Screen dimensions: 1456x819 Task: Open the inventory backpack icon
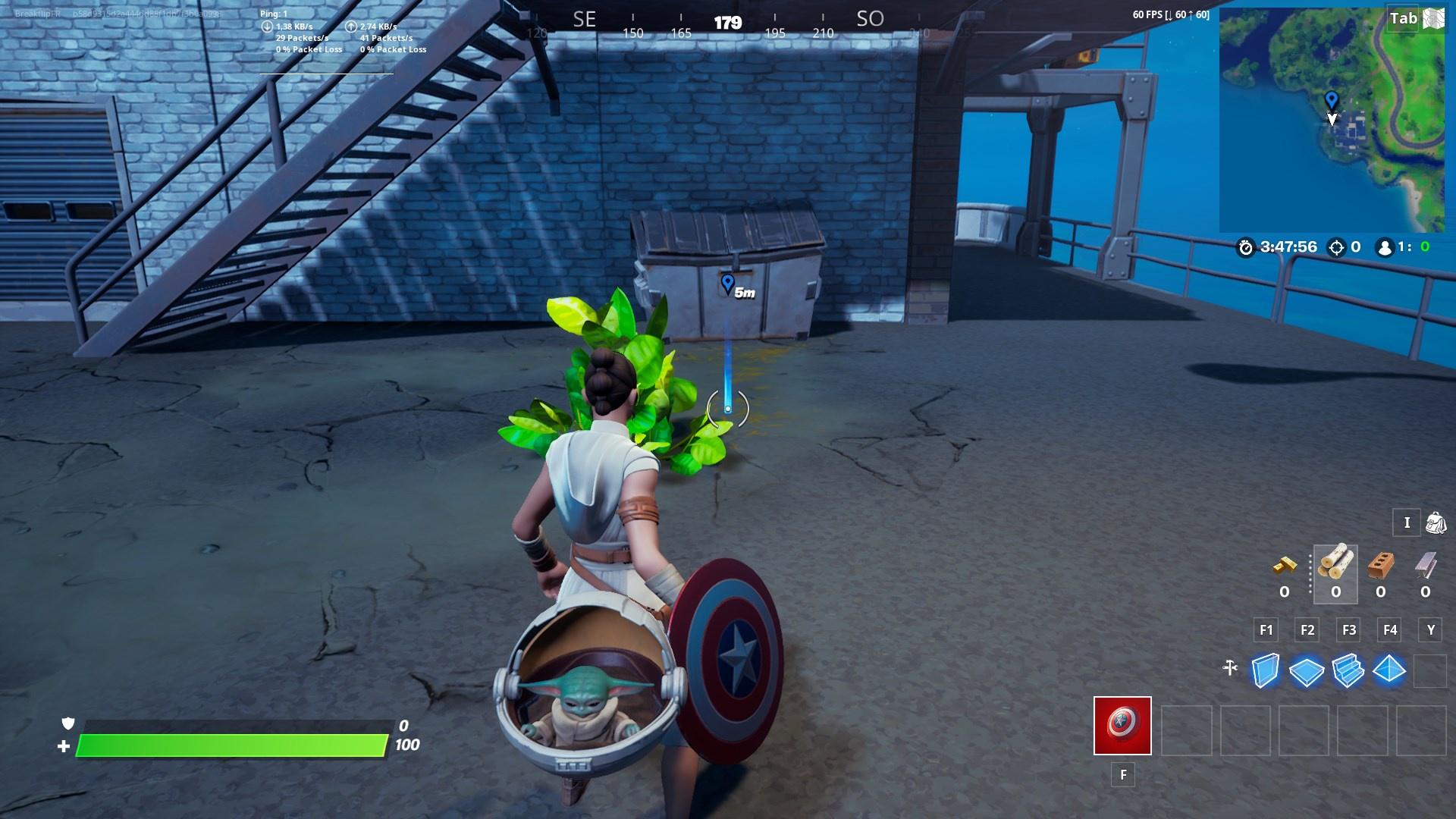[x=1430, y=523]
